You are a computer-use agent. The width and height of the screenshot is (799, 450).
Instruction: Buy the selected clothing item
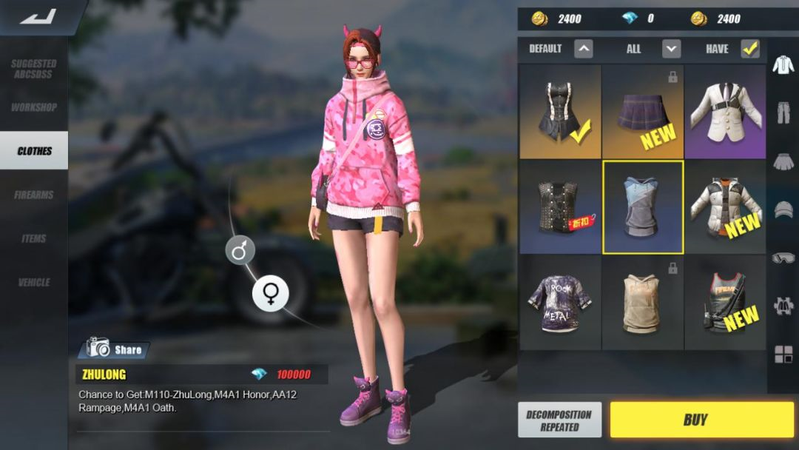pos(695,420)
